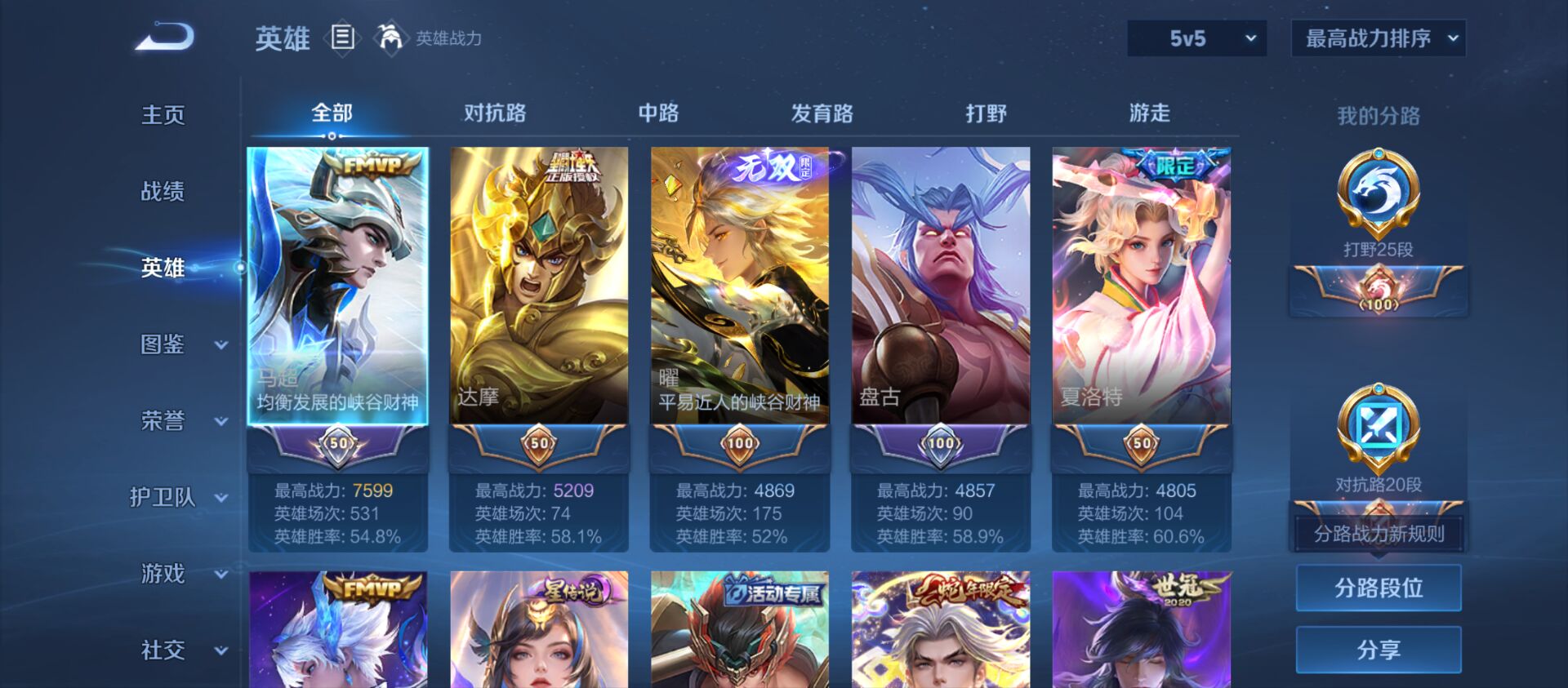
Task: Click the 分路段位 button
Action: click(1379, 588)
